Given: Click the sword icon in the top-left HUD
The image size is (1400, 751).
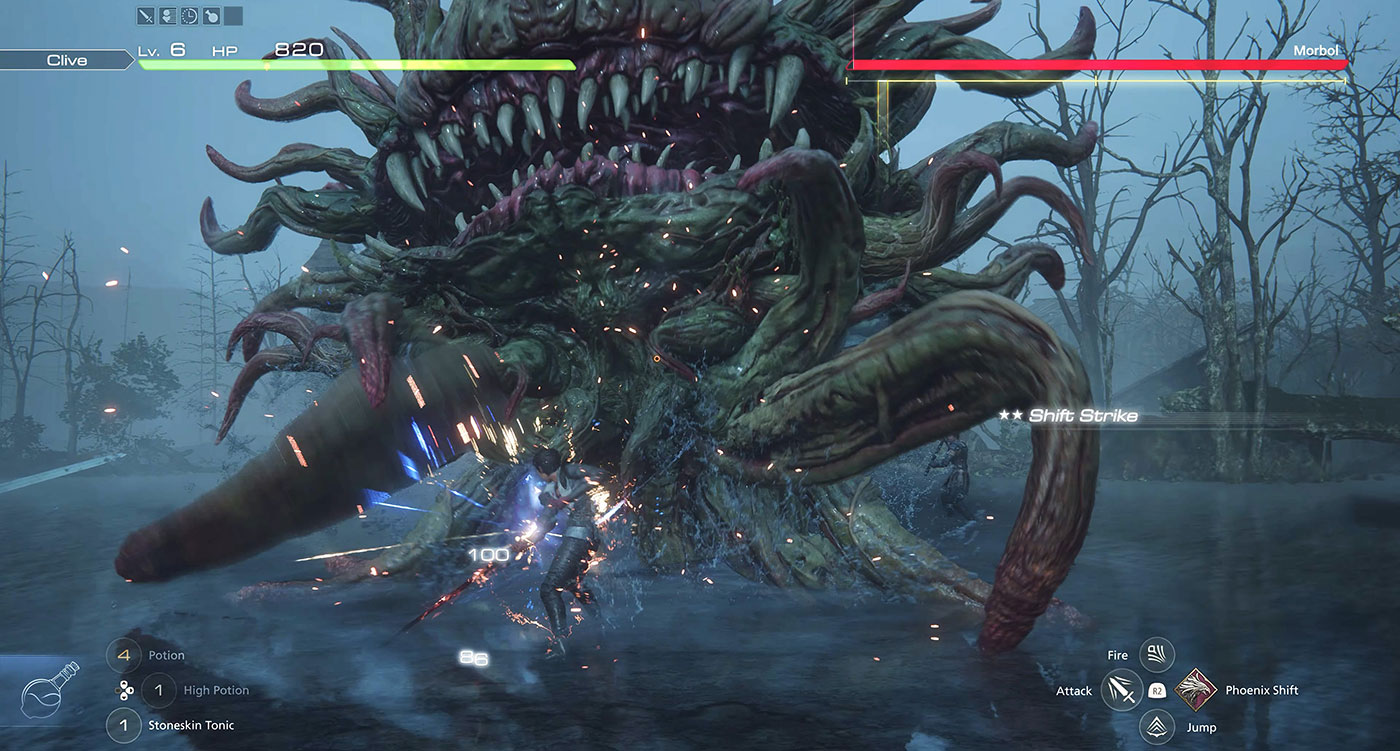Looking at the screenshot, I should pyautogui.click(x=146, y=16).
